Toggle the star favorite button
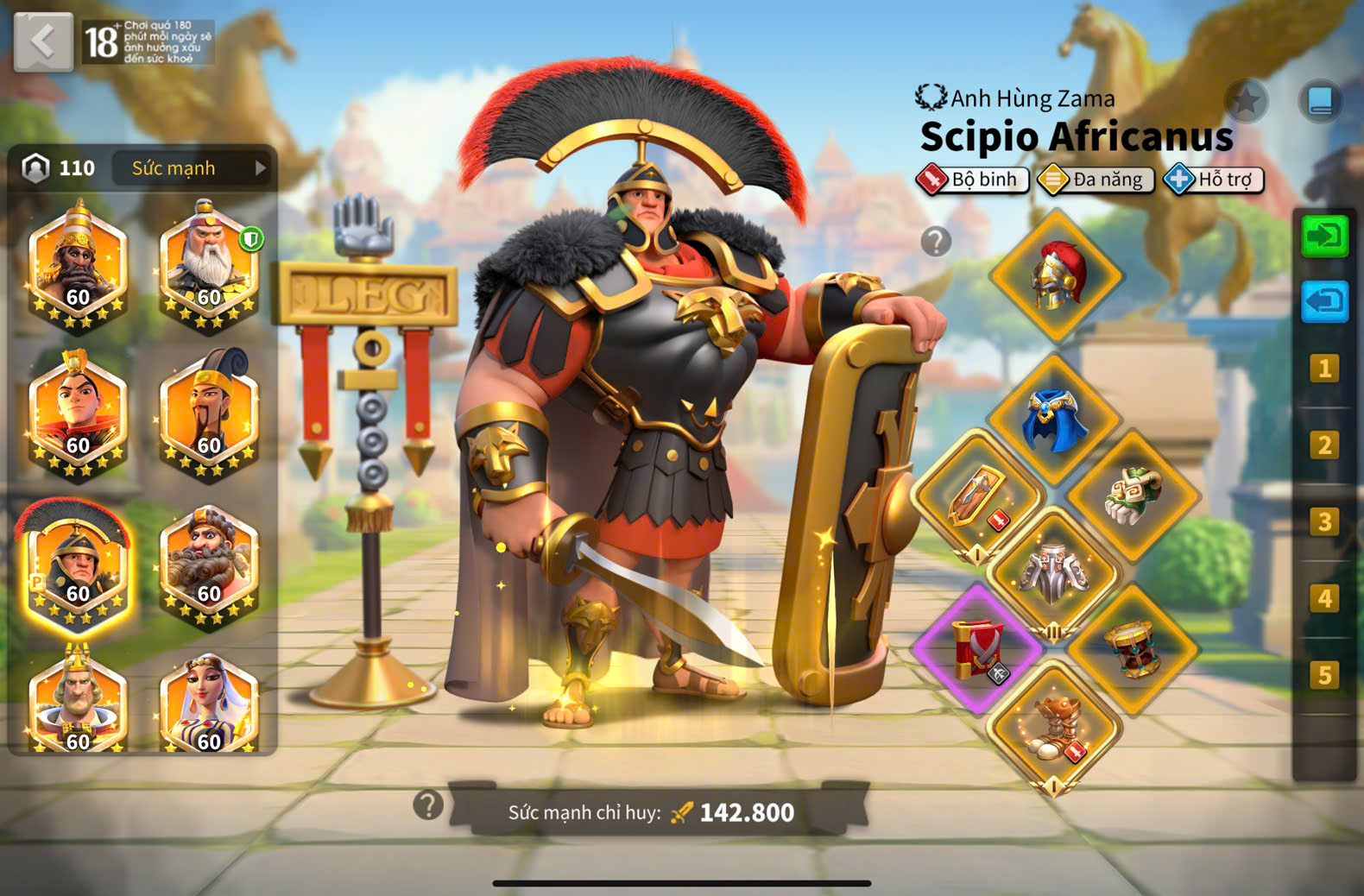Screen dimensions: 1364x896 click(x=1247, y=102)
